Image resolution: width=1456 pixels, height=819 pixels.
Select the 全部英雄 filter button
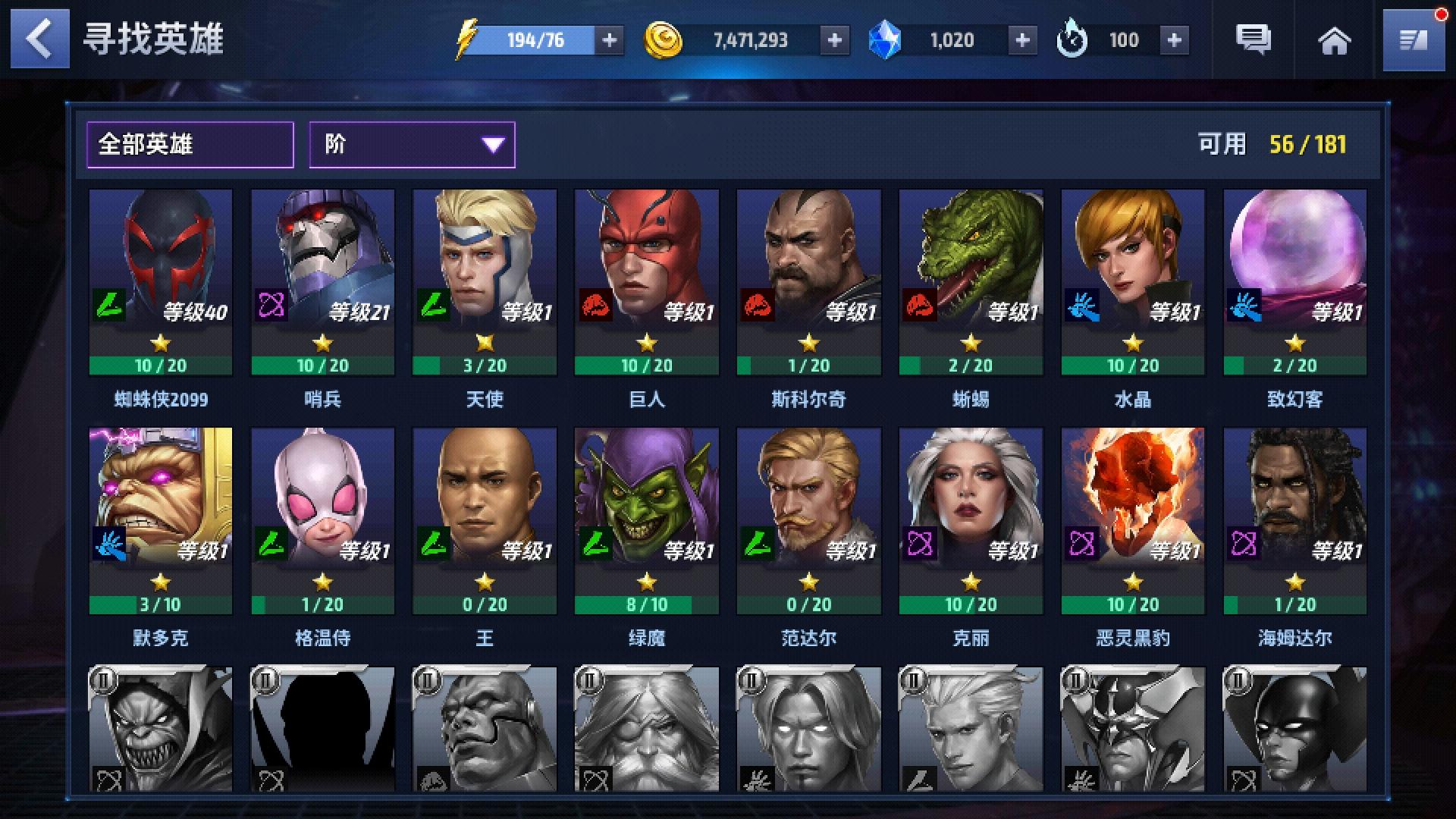click(x=190, y=144)
